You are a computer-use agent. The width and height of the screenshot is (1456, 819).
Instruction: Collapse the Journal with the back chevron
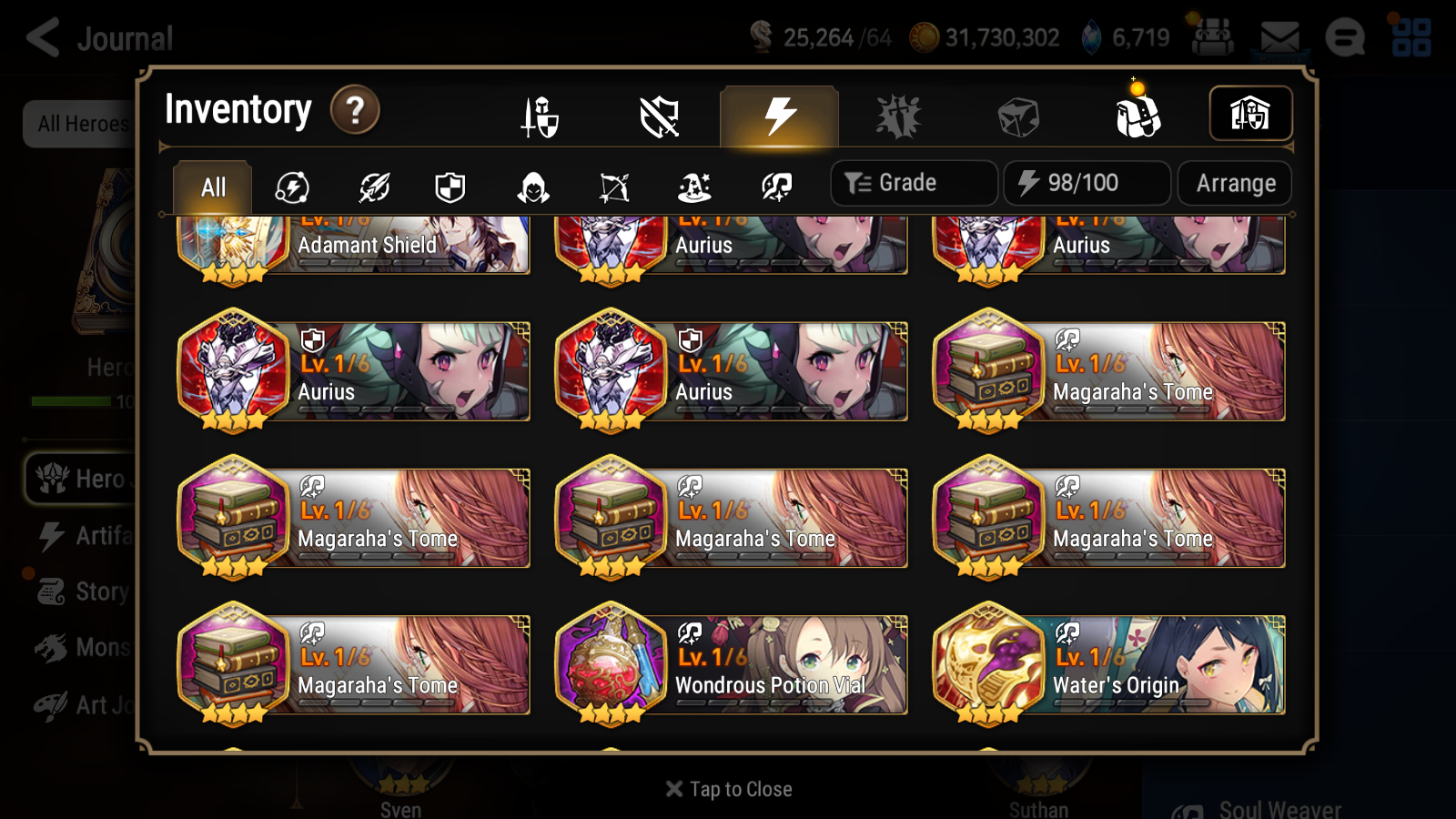click(x=41, y=38)
